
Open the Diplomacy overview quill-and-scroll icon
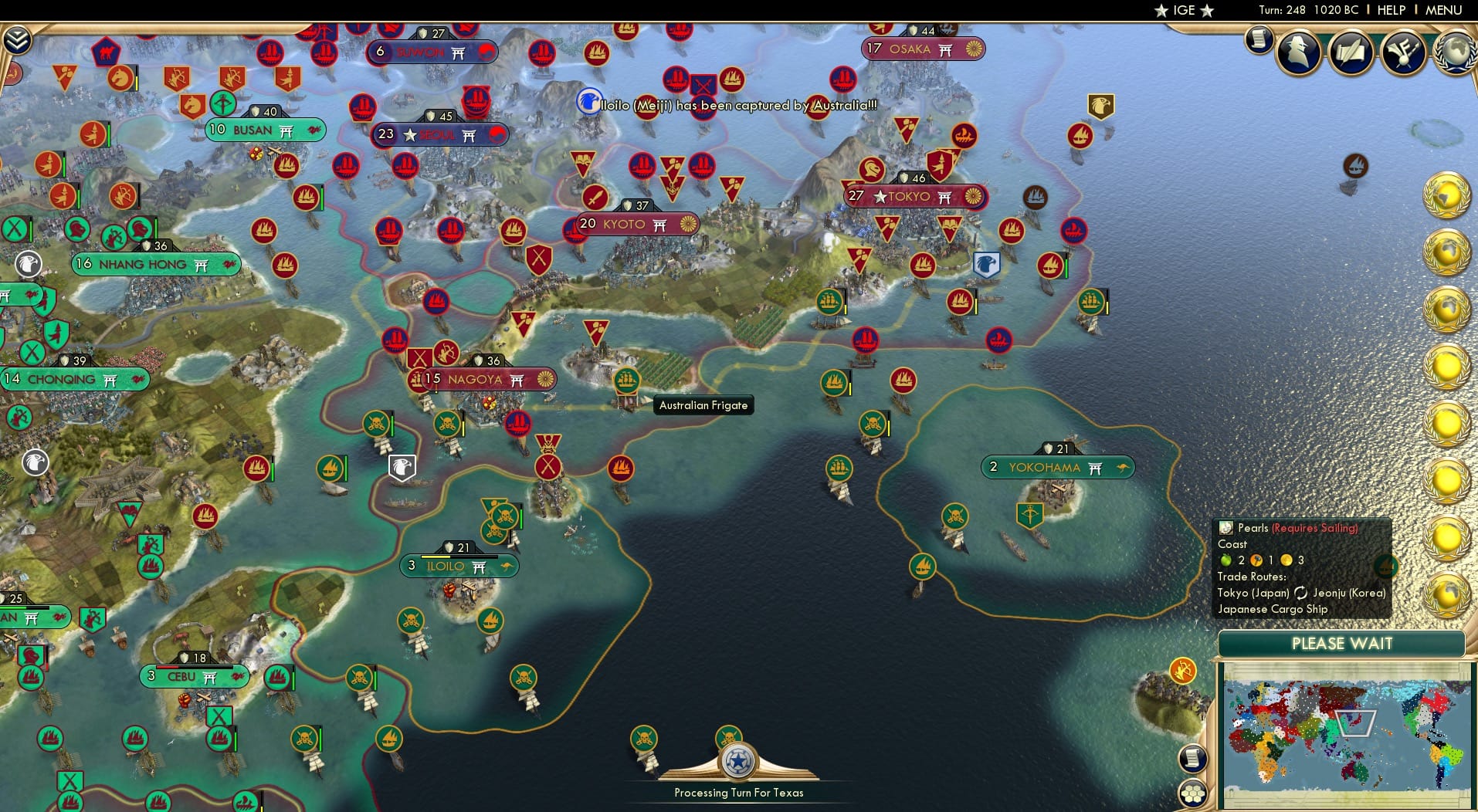1351,52
